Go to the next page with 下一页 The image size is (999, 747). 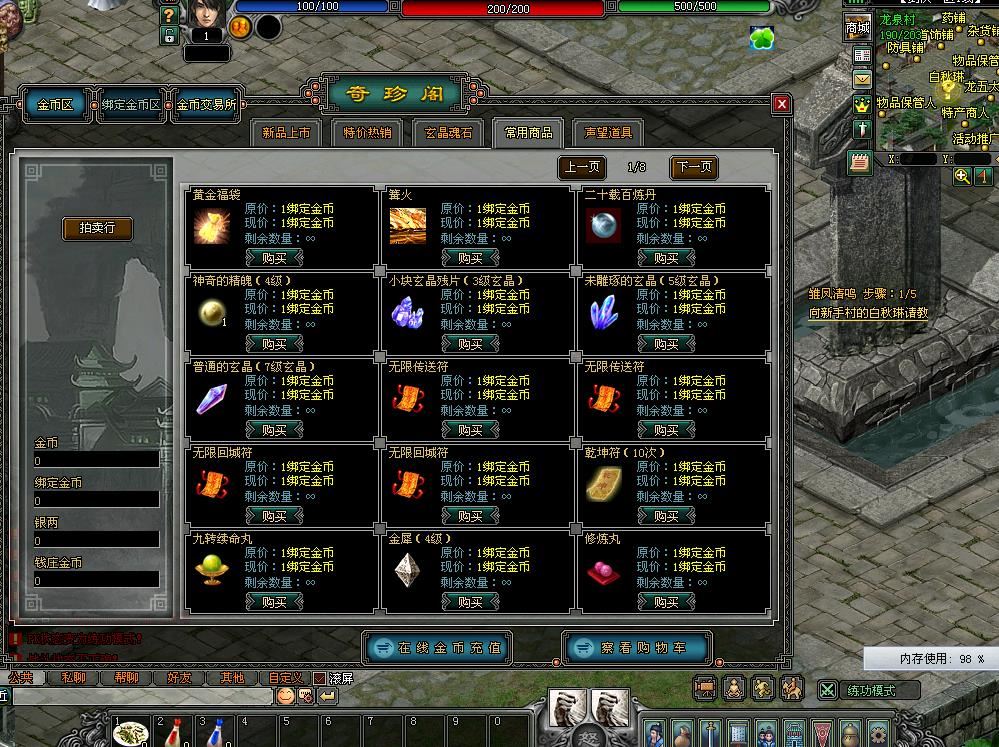pyautogui.click(x=693, y=167)
